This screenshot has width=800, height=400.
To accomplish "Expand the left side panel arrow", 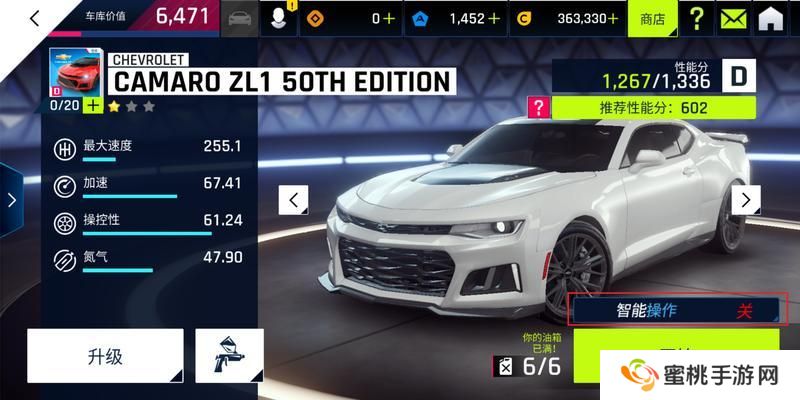I will tap(11, 199).
